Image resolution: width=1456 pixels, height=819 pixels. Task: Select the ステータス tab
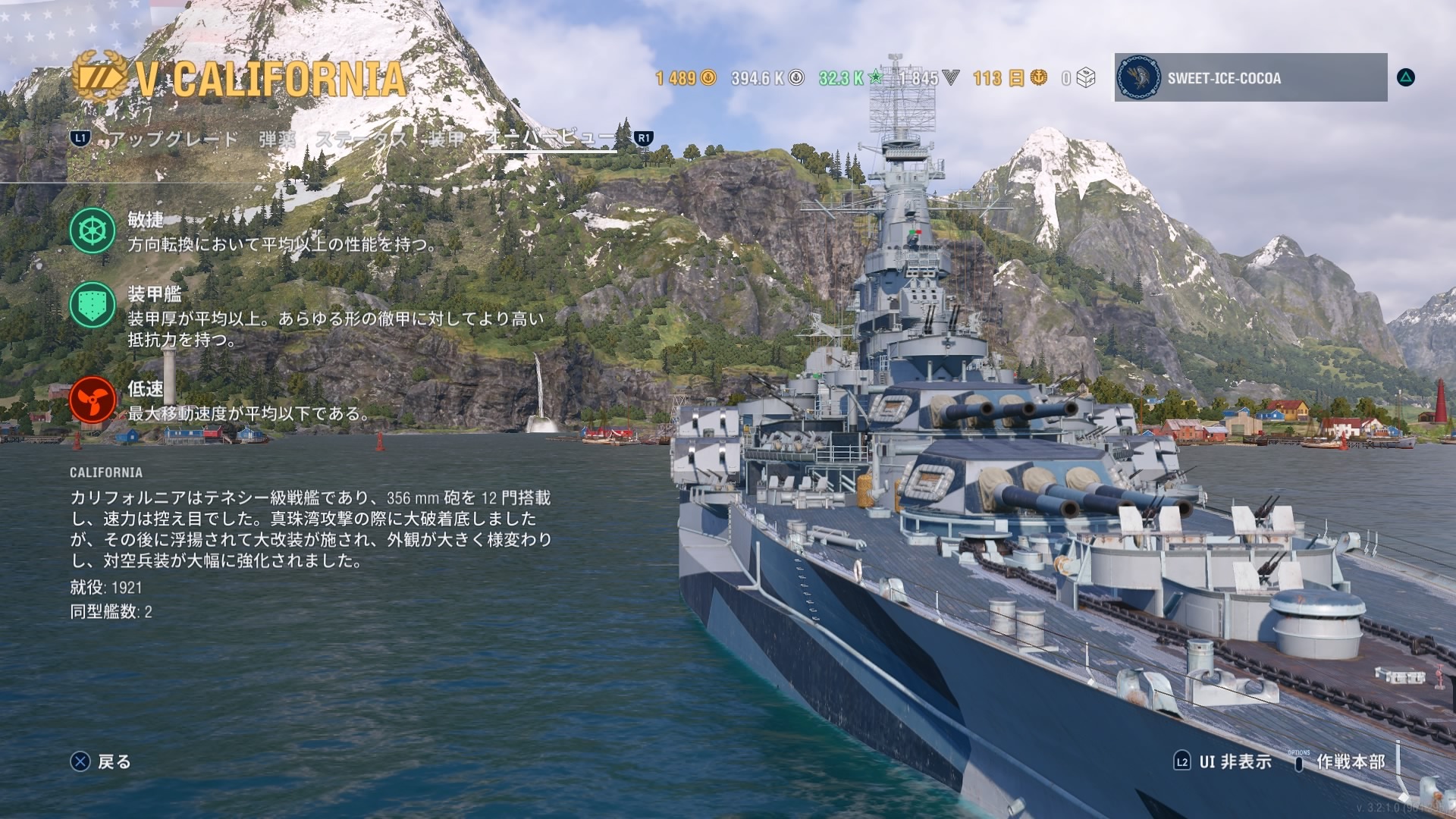361,140
